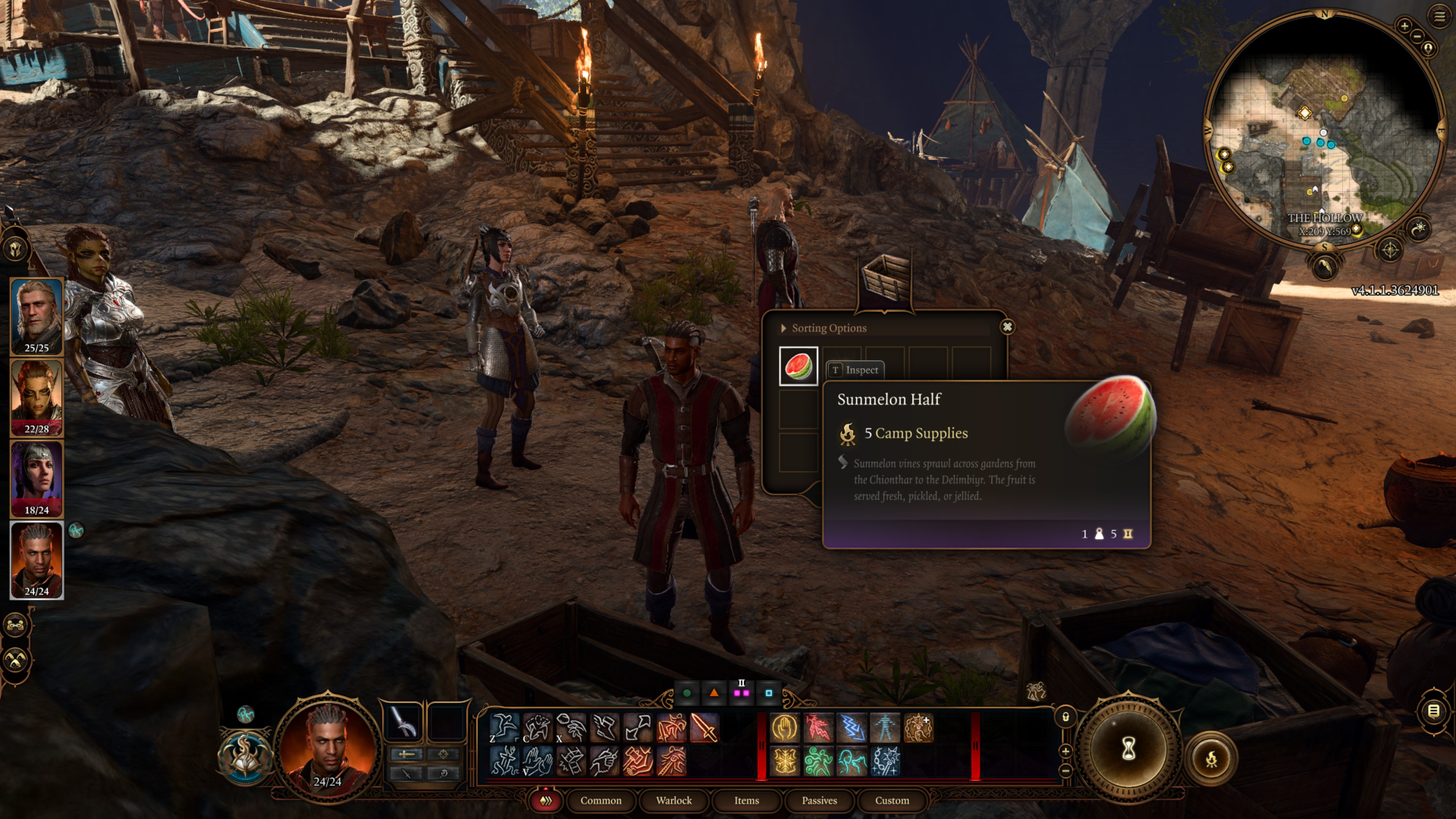Click the hourglass end turn button
The width and height of the screenshot is (1456, 819).
click(1128, 749)
